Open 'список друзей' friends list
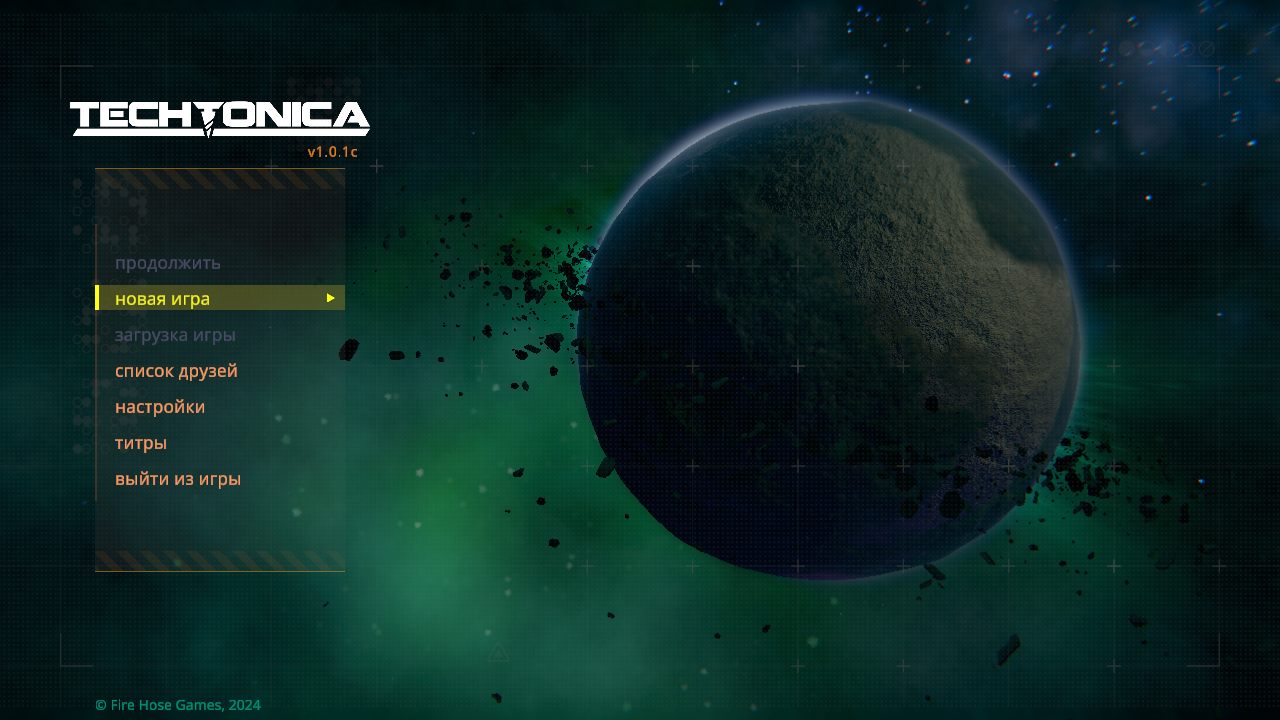 (176, 371)
